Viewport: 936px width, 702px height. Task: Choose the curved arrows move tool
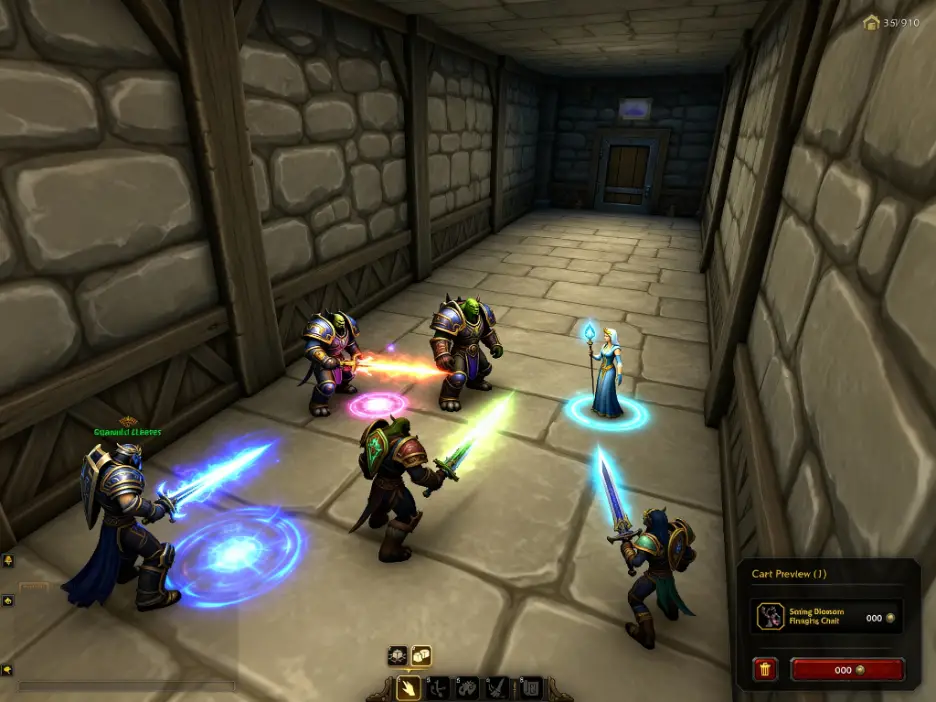coord(437,687)
